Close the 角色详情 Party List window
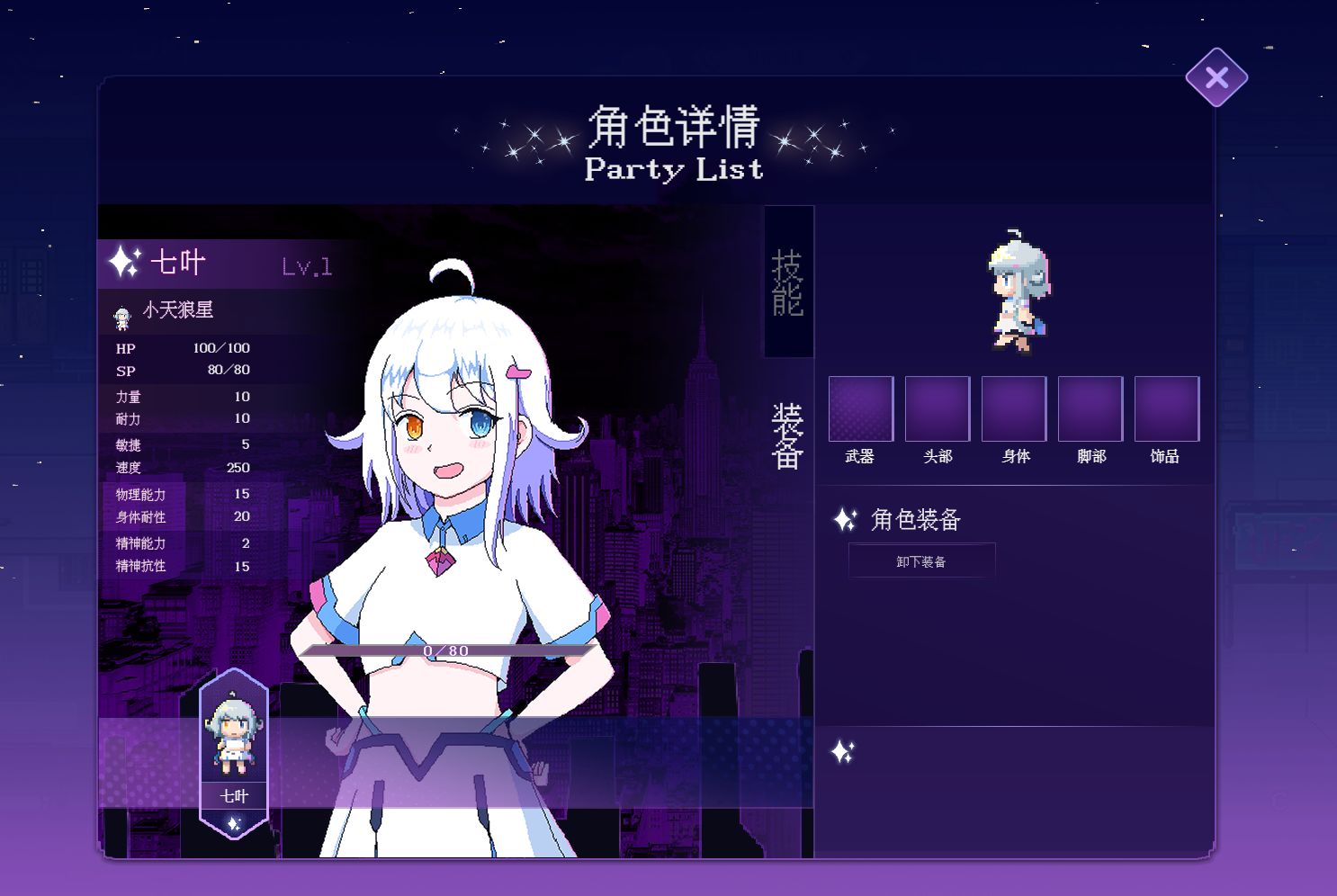This screenshot has height=896, width=1337. point(1216,77)
